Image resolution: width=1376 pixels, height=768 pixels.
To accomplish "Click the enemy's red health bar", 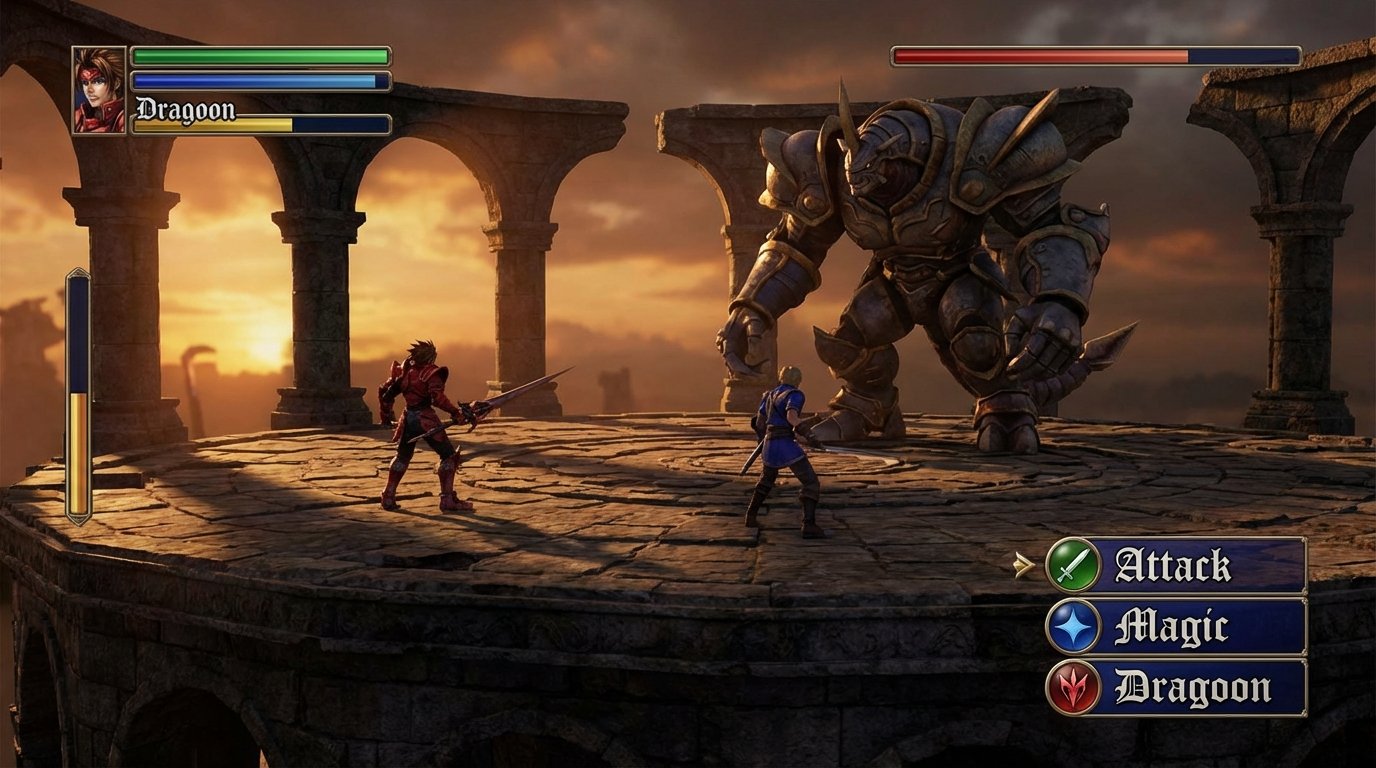I will [x=1040, y=57].
